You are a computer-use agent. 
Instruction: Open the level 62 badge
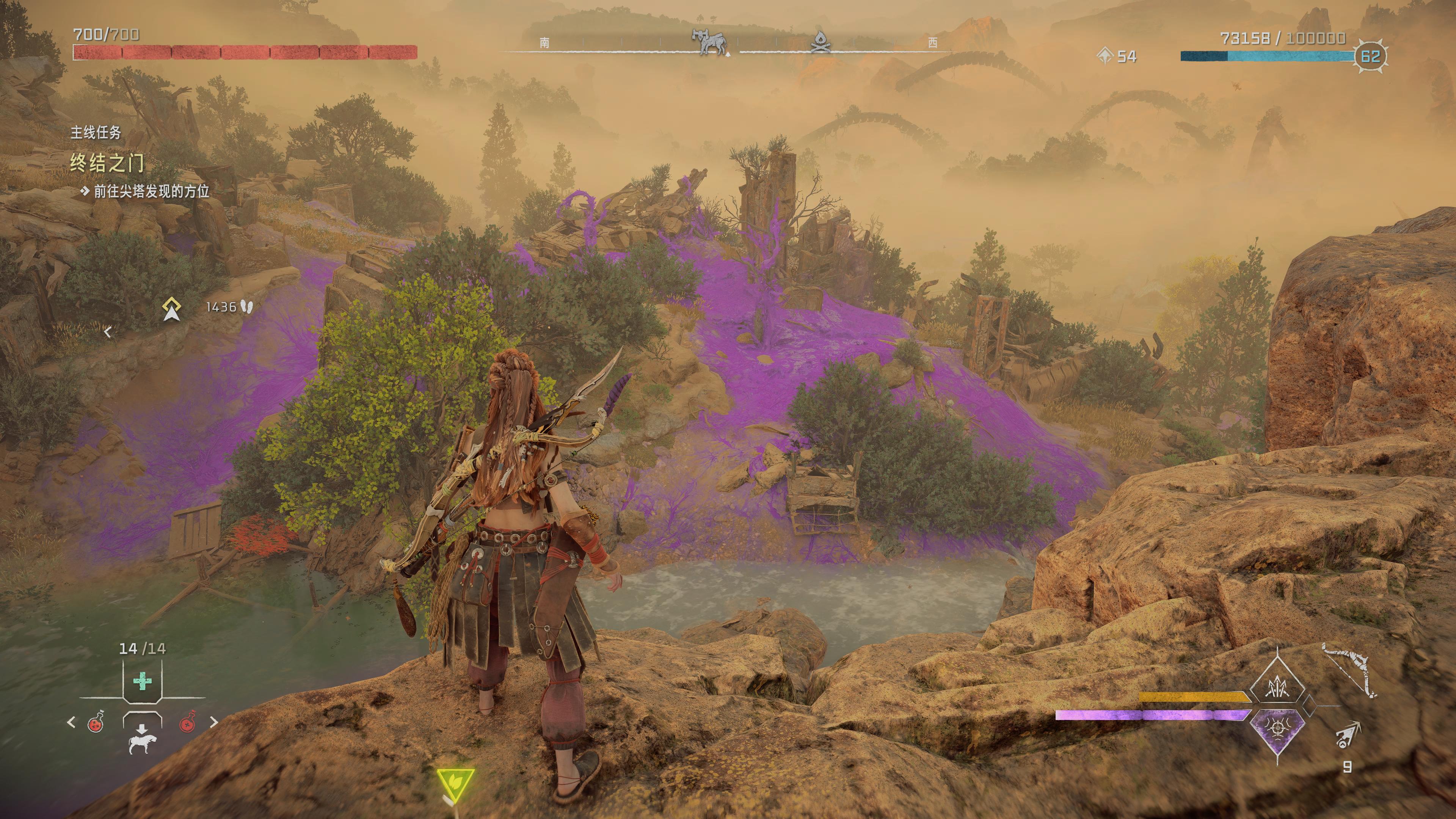coord(1370,56)
